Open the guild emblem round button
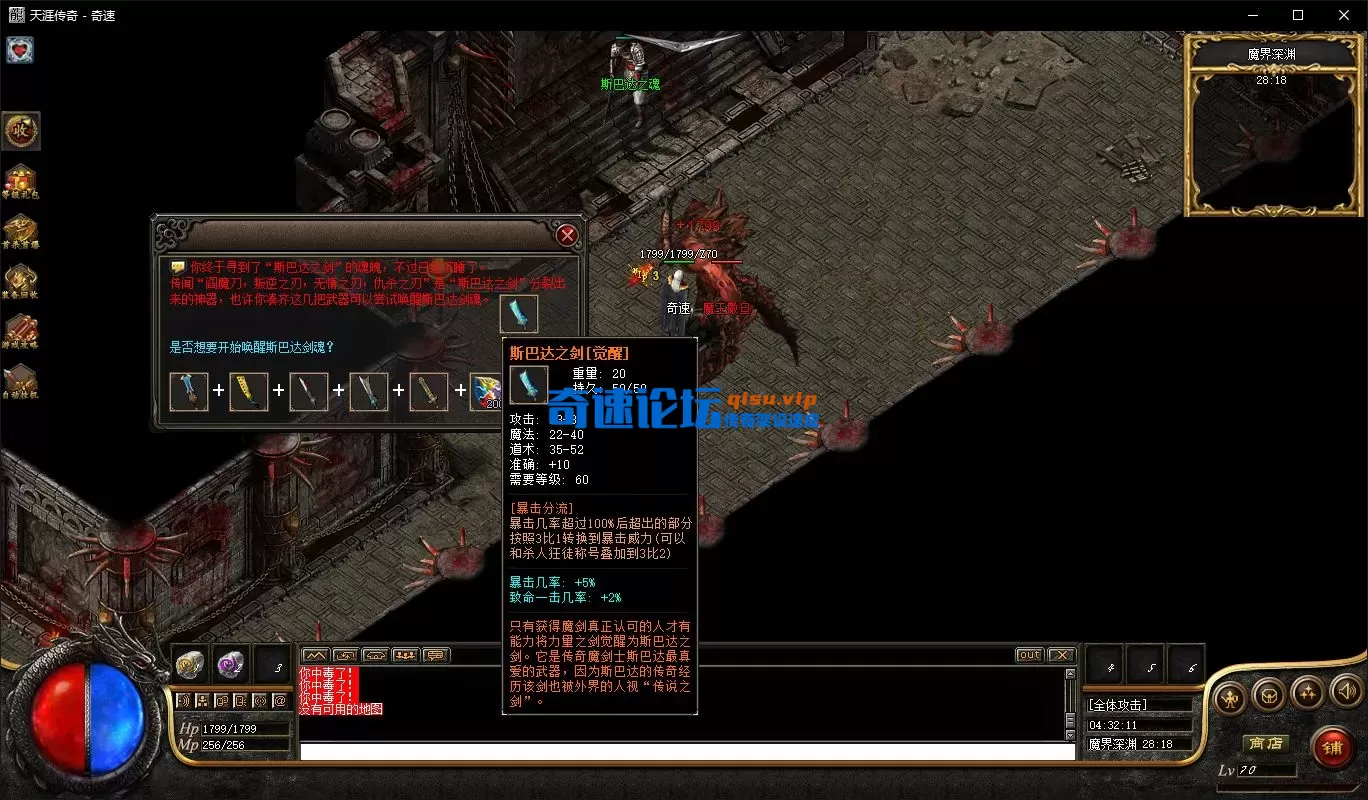Image resolution: width=1368 pixels, height=800 pixels. (x=1268, y=694)
